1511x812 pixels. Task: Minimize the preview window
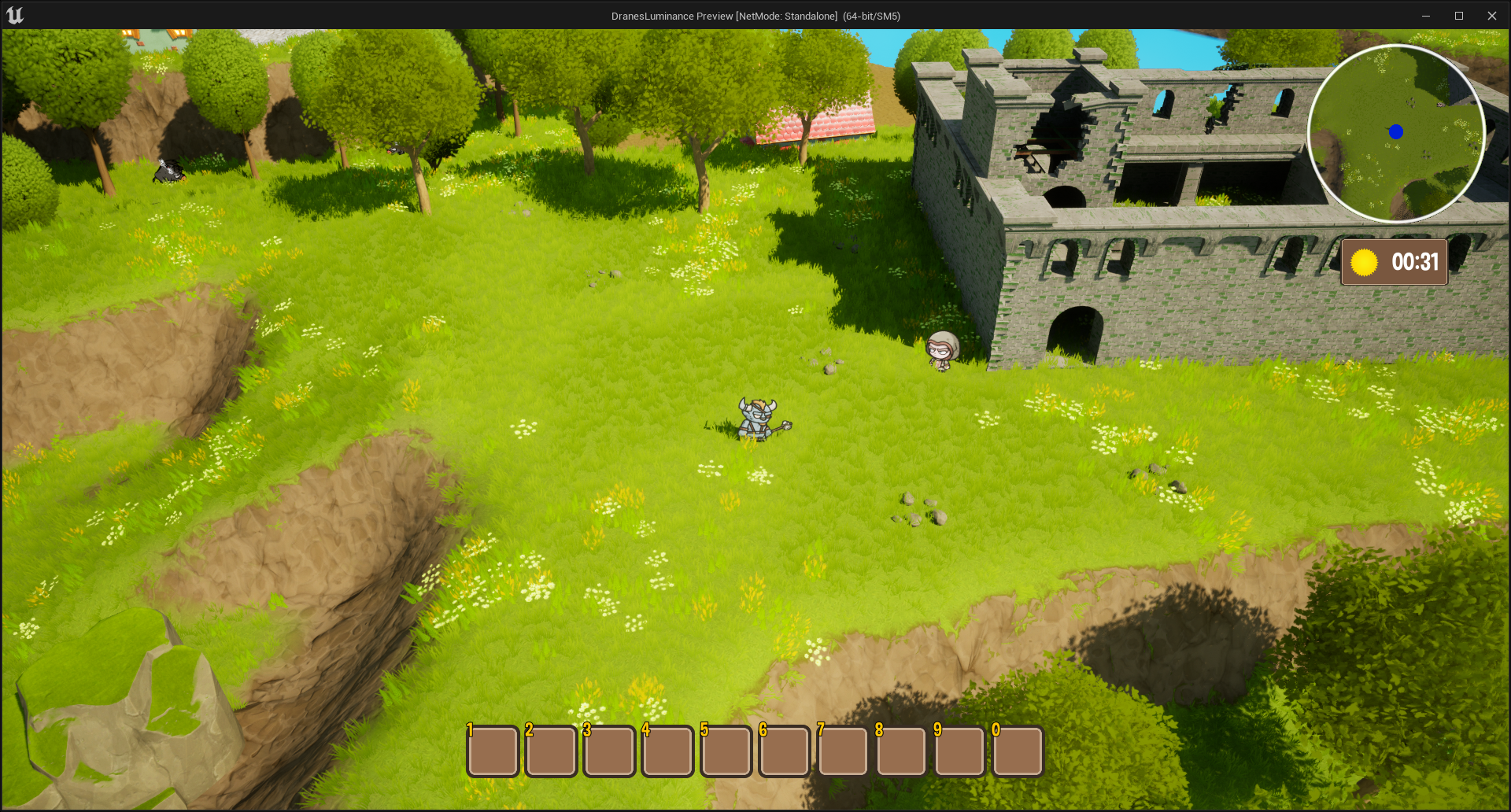click(x=1425, y=16)
